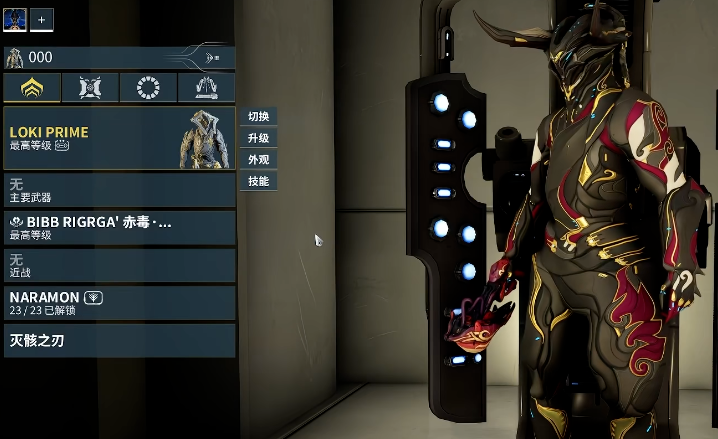Switch to the Lotus emblem warframe tab
The width and height of the screenshot is (718, 439).
point(32,89)
